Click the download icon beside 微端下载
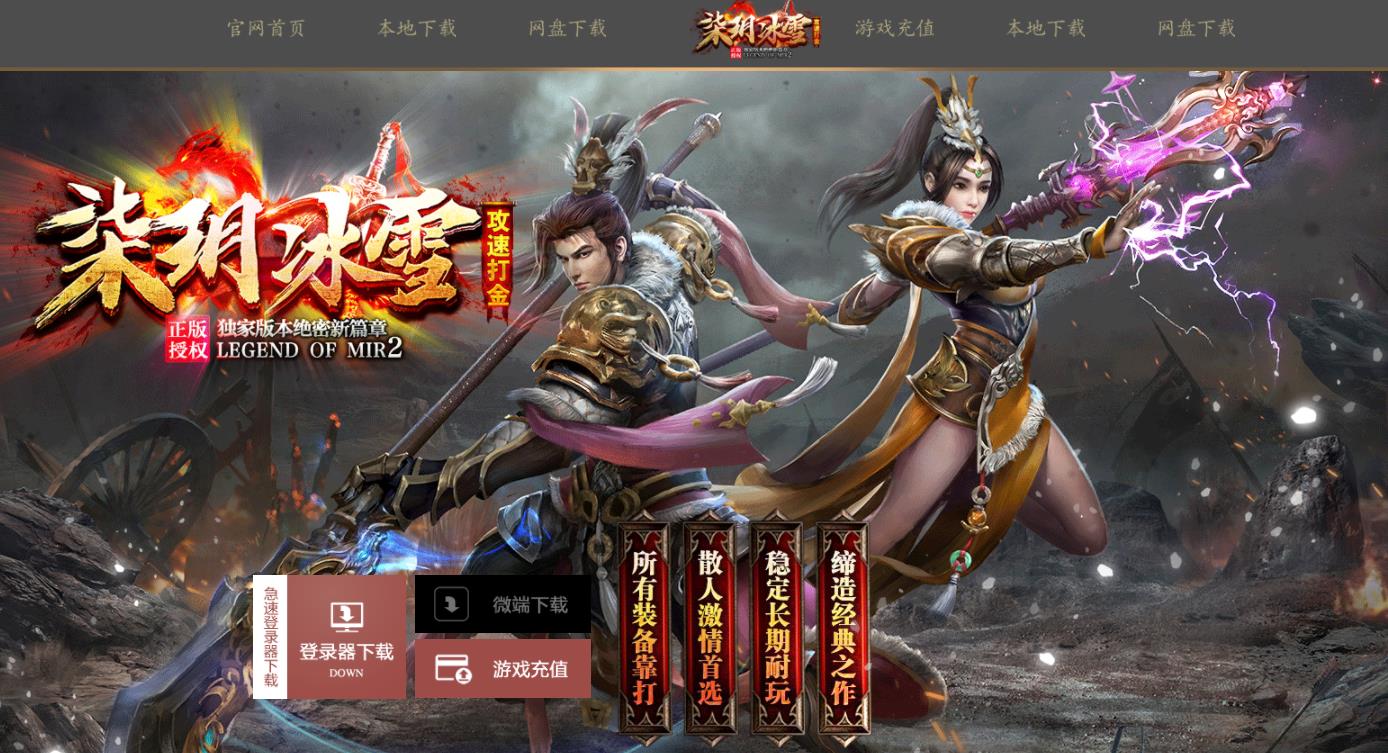 [x=450, y=604]
